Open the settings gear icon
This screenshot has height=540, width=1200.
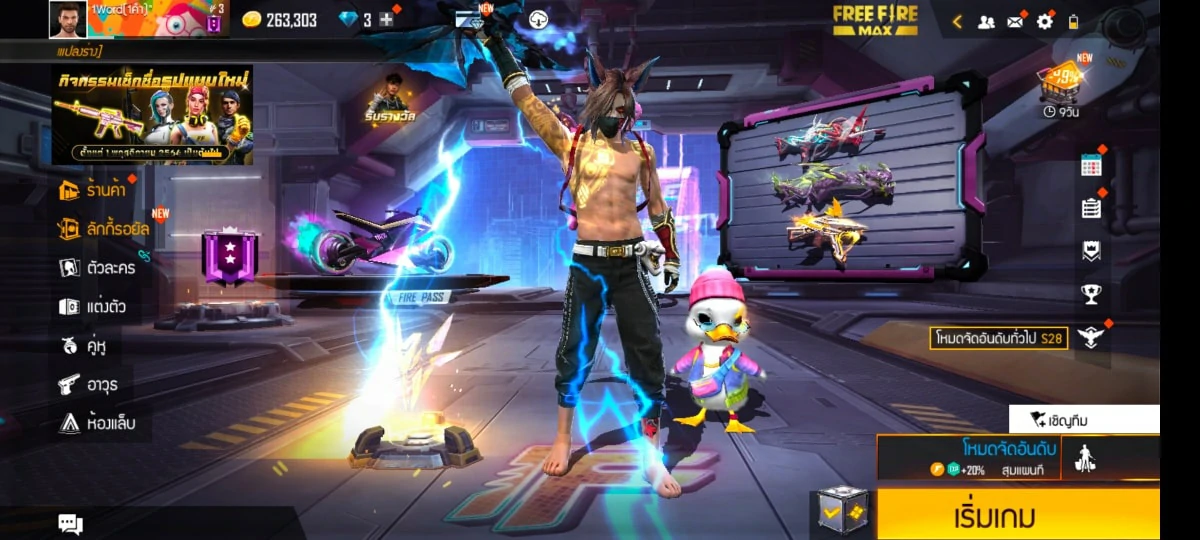[1044, 21]
